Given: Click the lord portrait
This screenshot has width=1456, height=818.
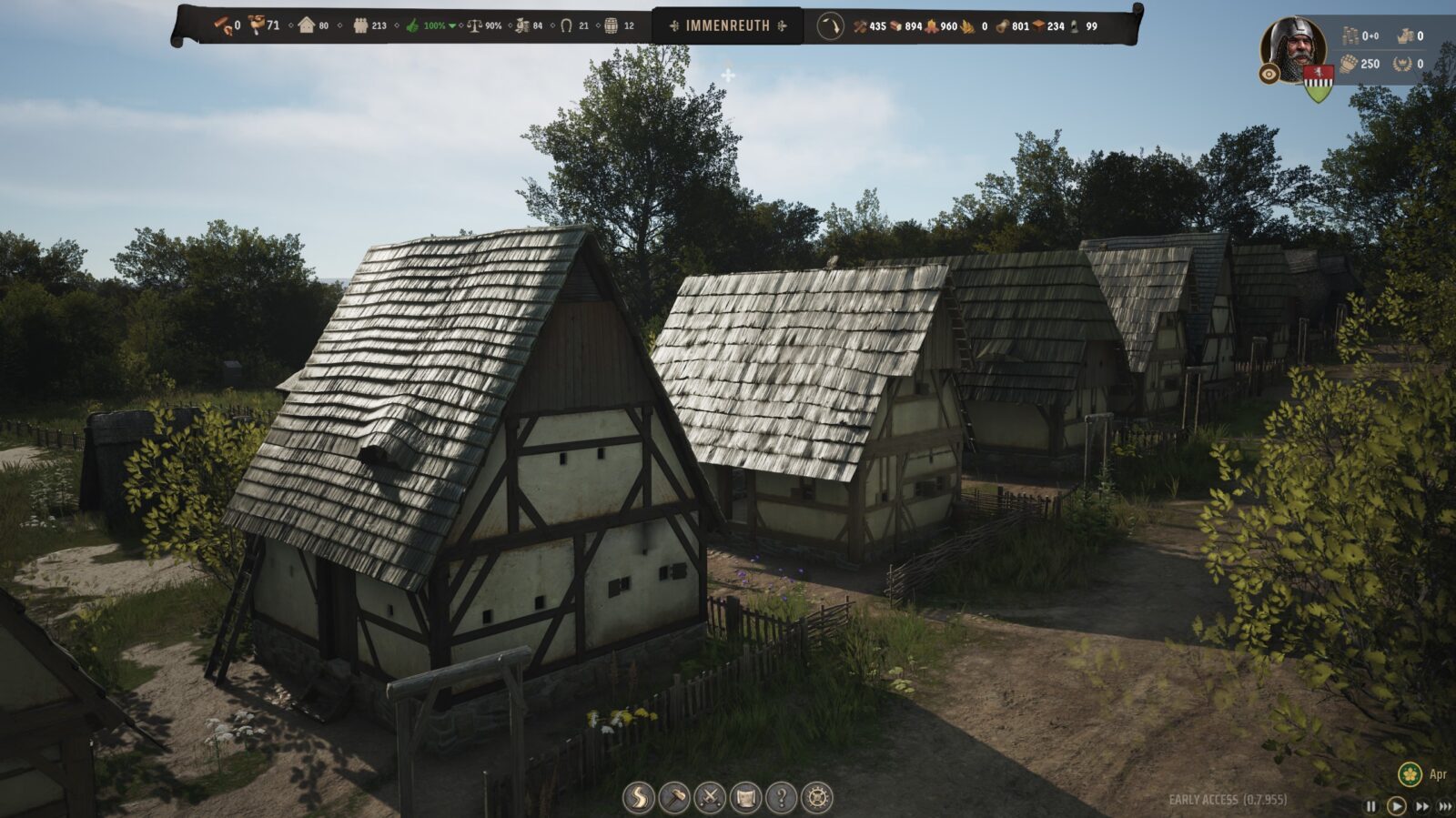Looking at the screenshot, I should click(1293, 47).
